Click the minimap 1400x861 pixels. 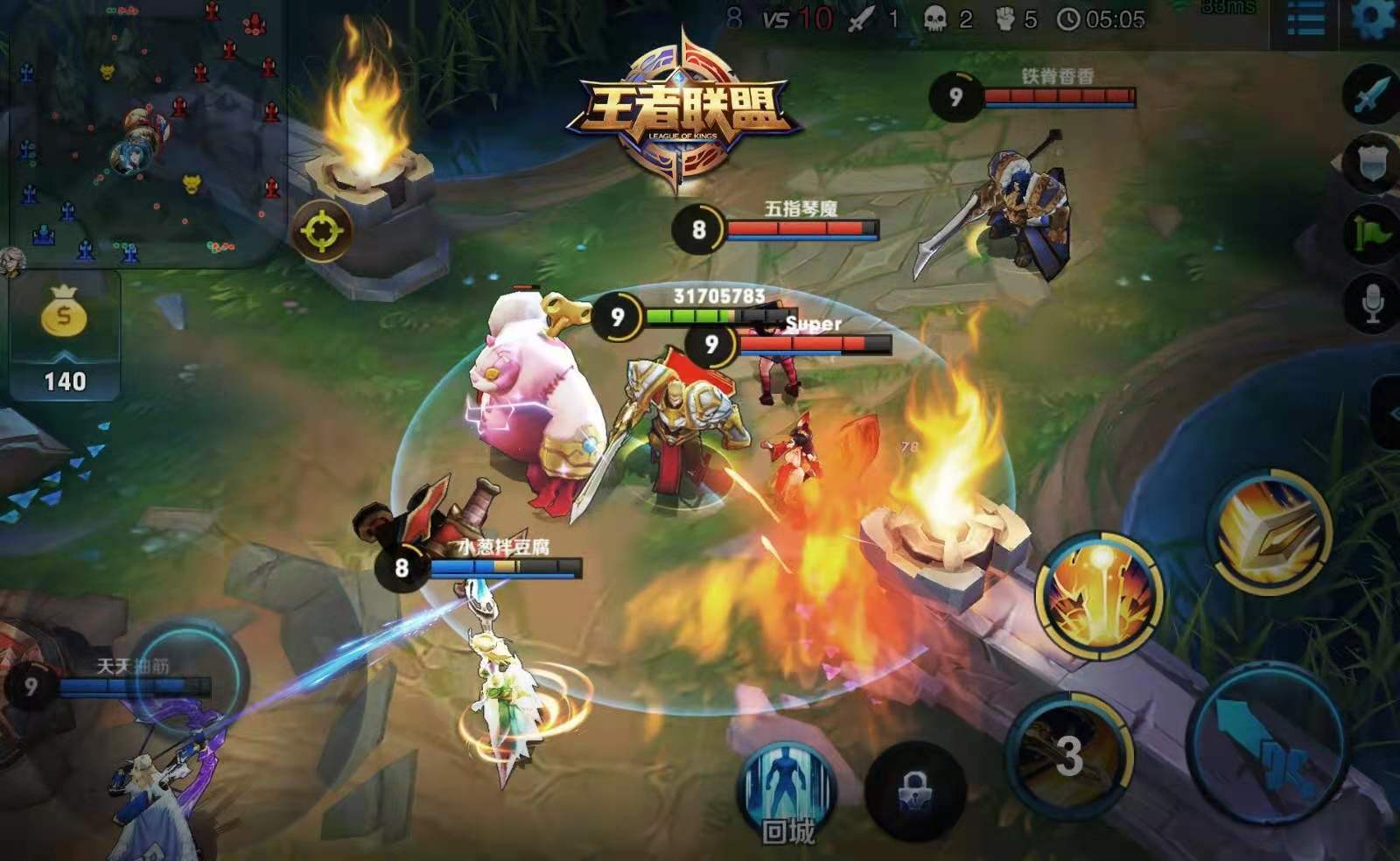pyautogui.click(x=144, y=131)
